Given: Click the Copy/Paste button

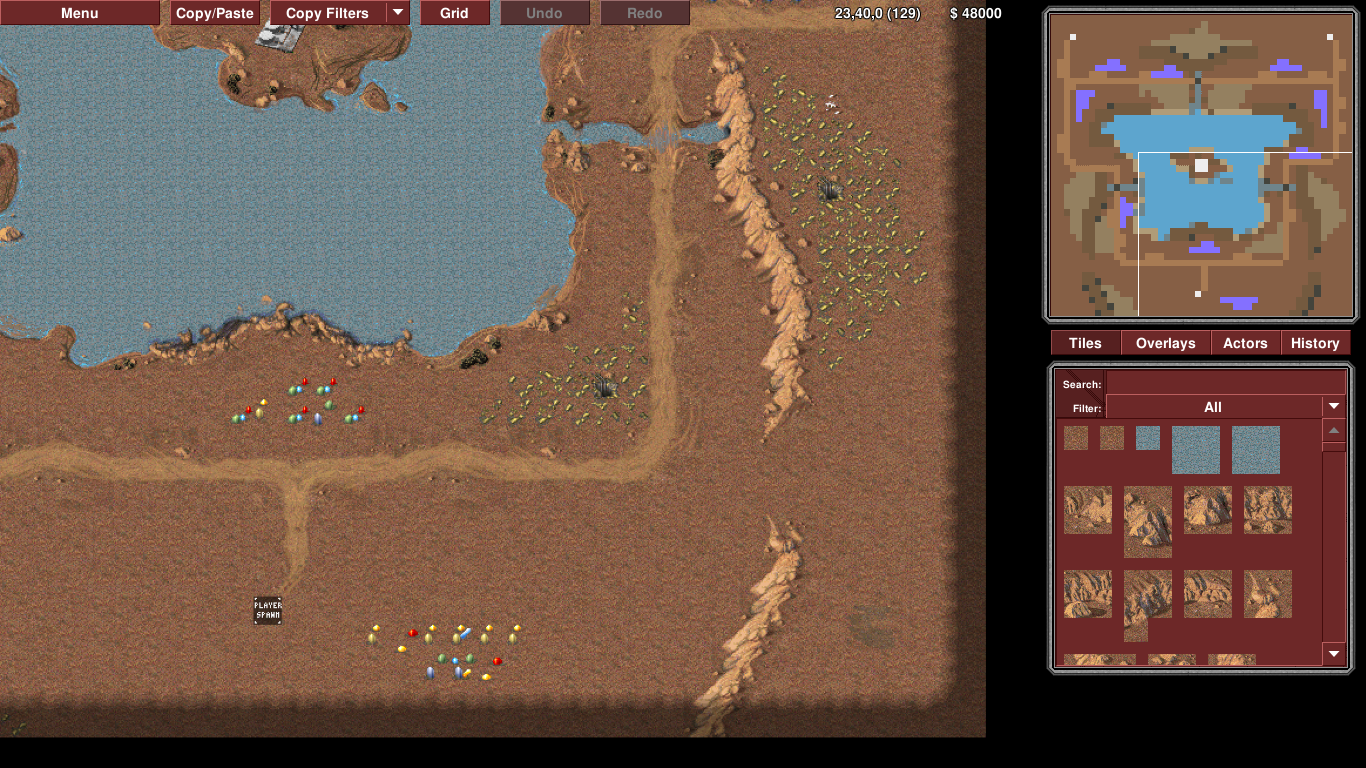Looking at the screenshot, I should (x=215, y=13).
